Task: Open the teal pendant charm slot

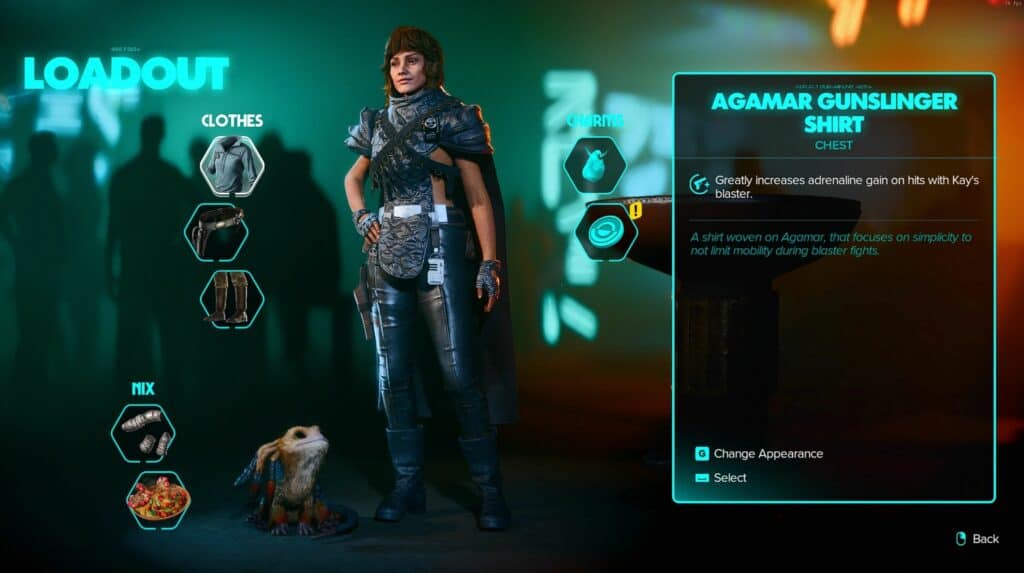Action: 595,166
